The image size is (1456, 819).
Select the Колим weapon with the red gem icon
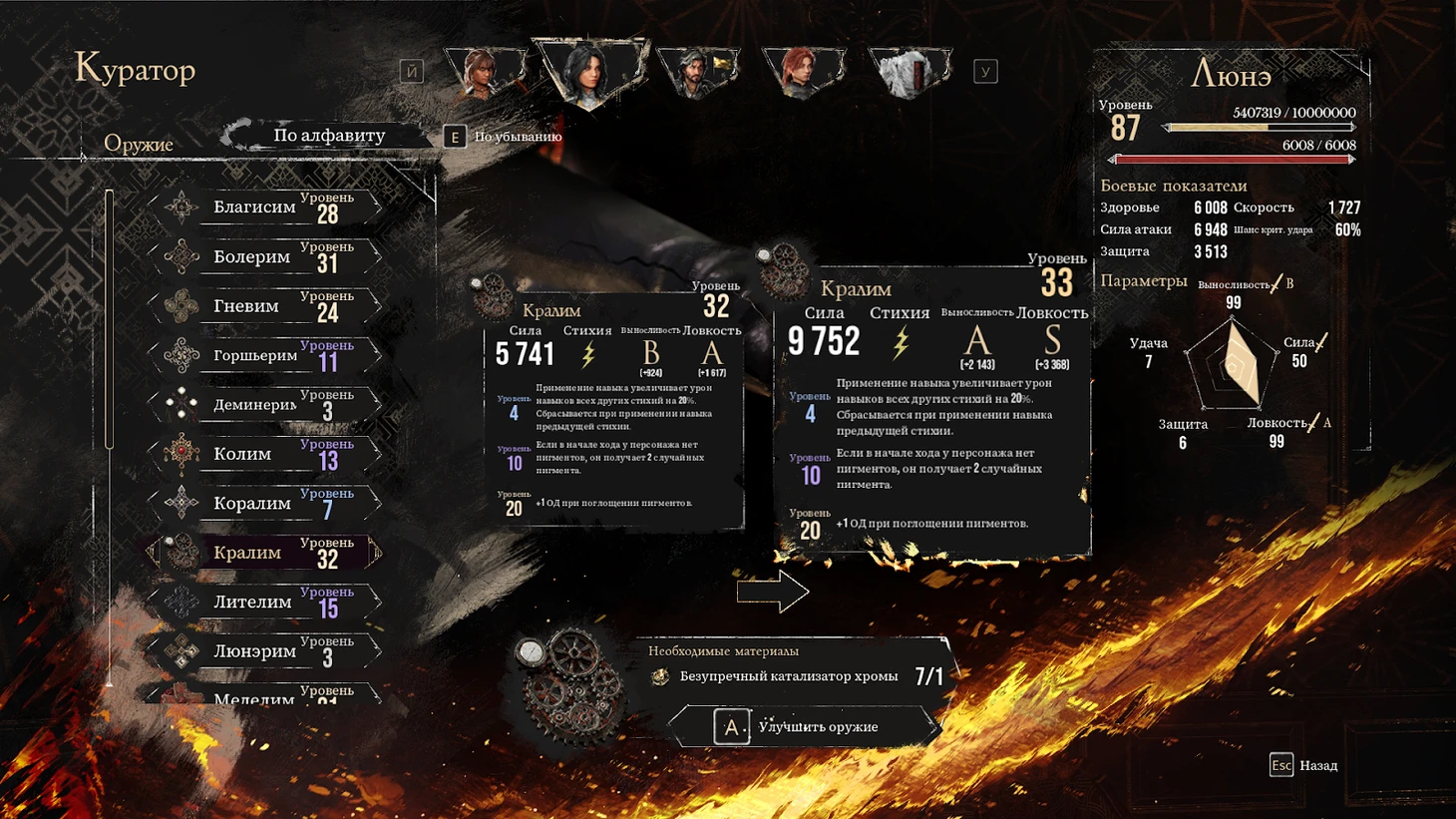click(264, 454)
